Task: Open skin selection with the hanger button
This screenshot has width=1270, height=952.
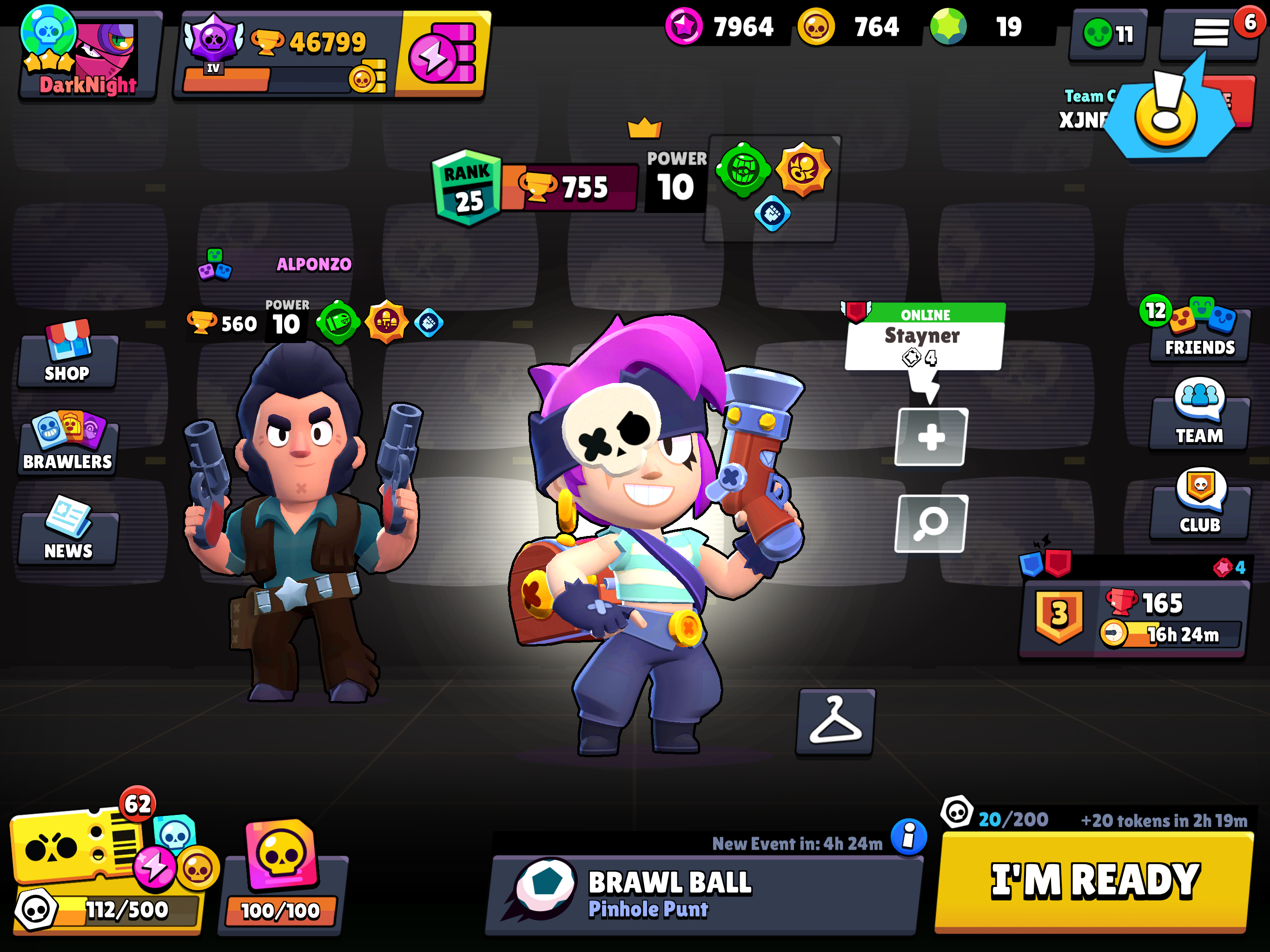Action: [835, 722]
